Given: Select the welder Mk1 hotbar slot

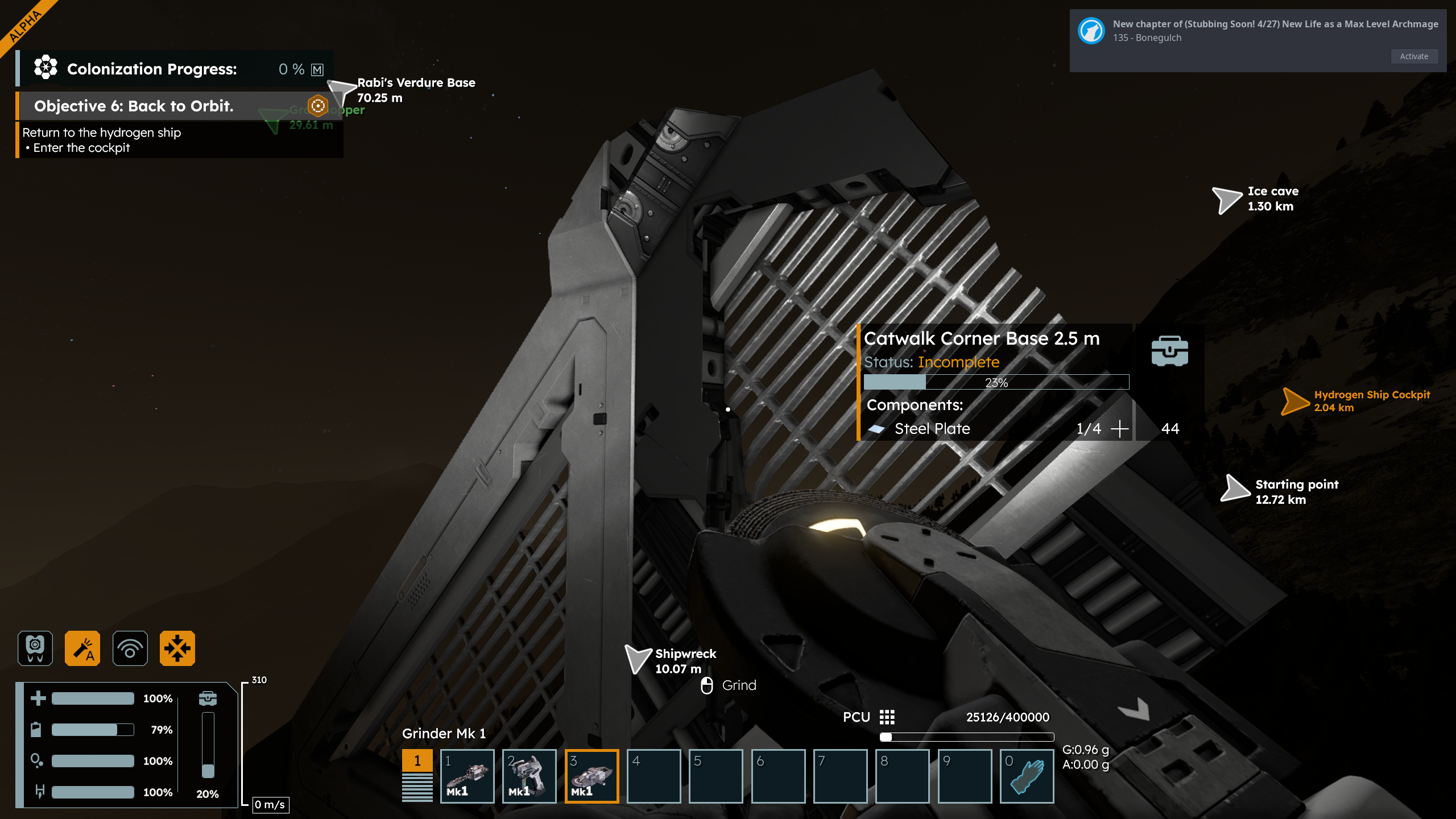Looking at the screenshot, I should pos(529,776).
